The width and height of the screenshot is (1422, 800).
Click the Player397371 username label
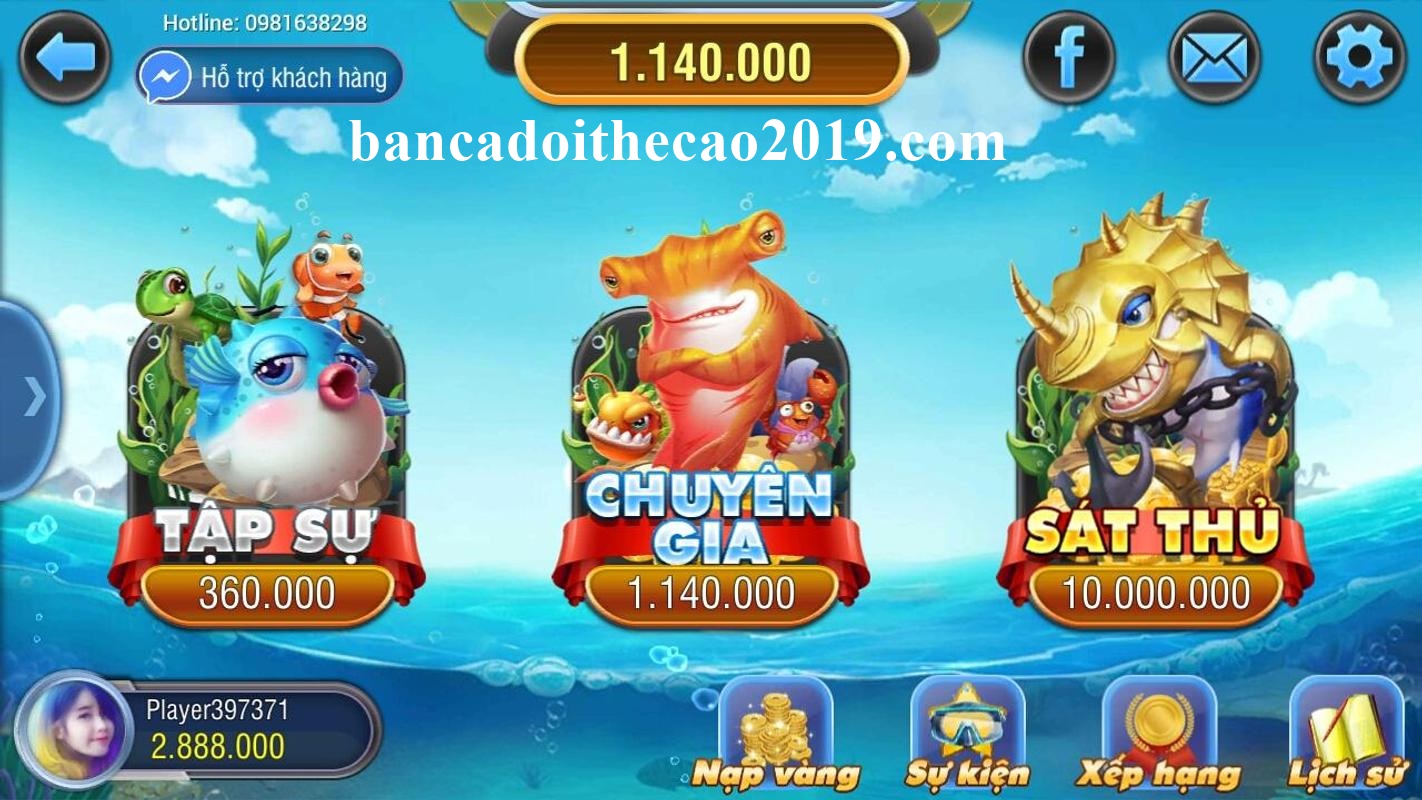pos(219,711)
